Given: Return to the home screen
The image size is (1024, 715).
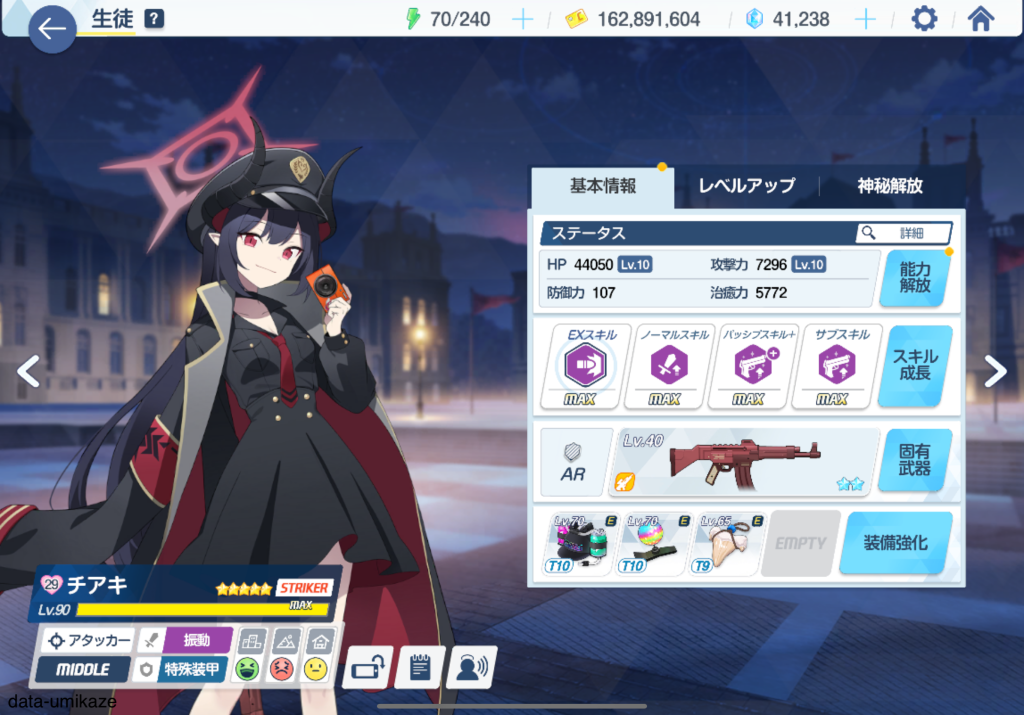Looking at the screenshot, I should click(980, 19).
